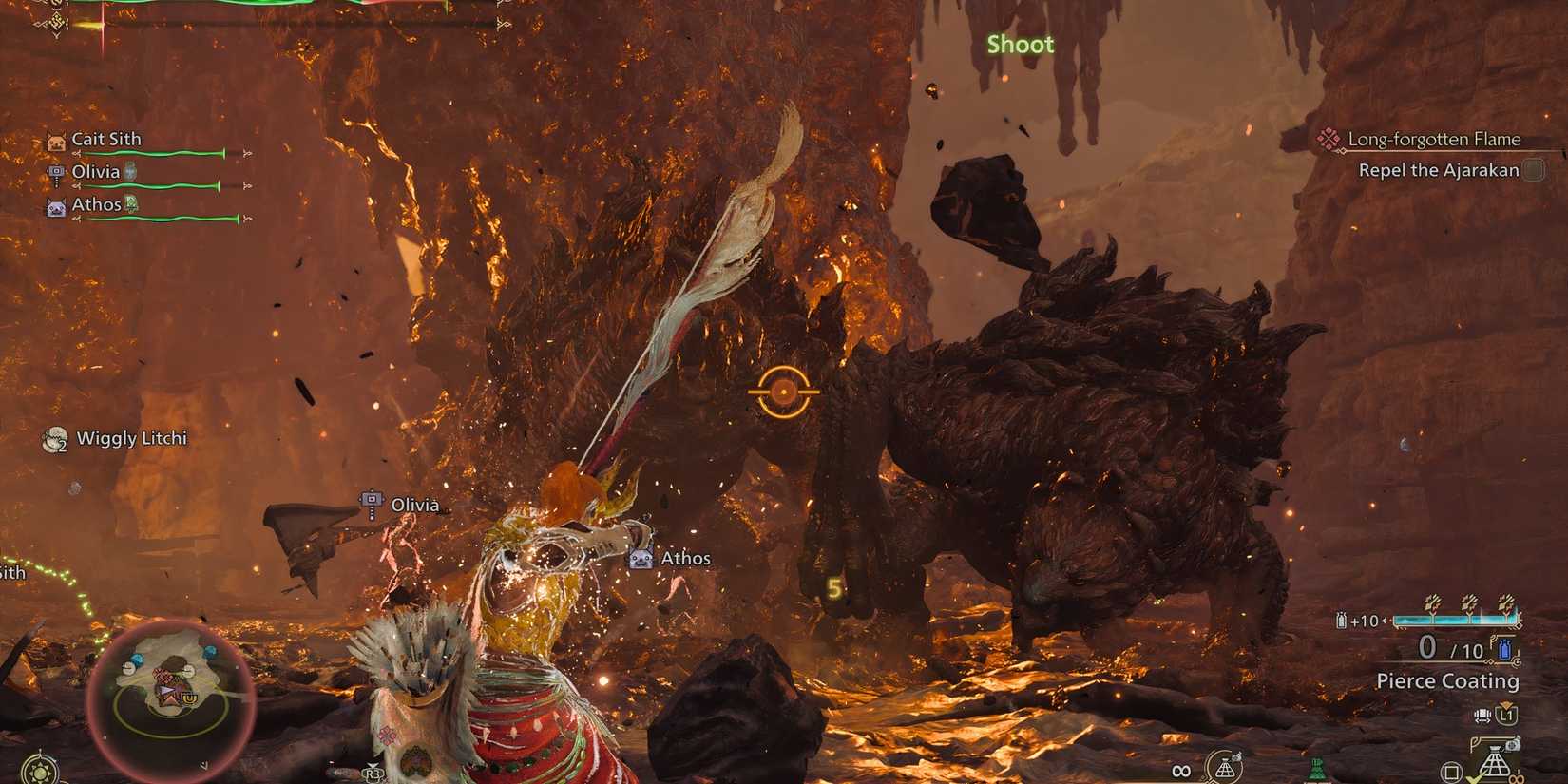Click the Olivia name tag in the battlefield
The image size is (1568, 784).
click(414, 505)
